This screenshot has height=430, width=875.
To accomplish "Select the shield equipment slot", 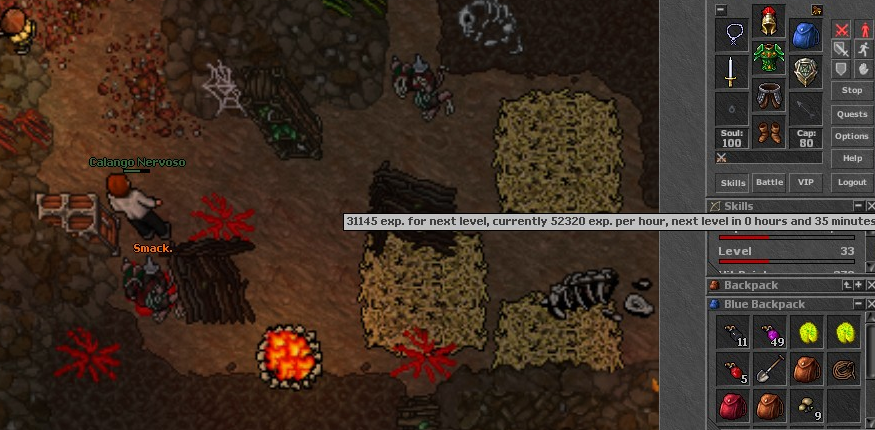I will pyautogui.click(x=806, y=72).
